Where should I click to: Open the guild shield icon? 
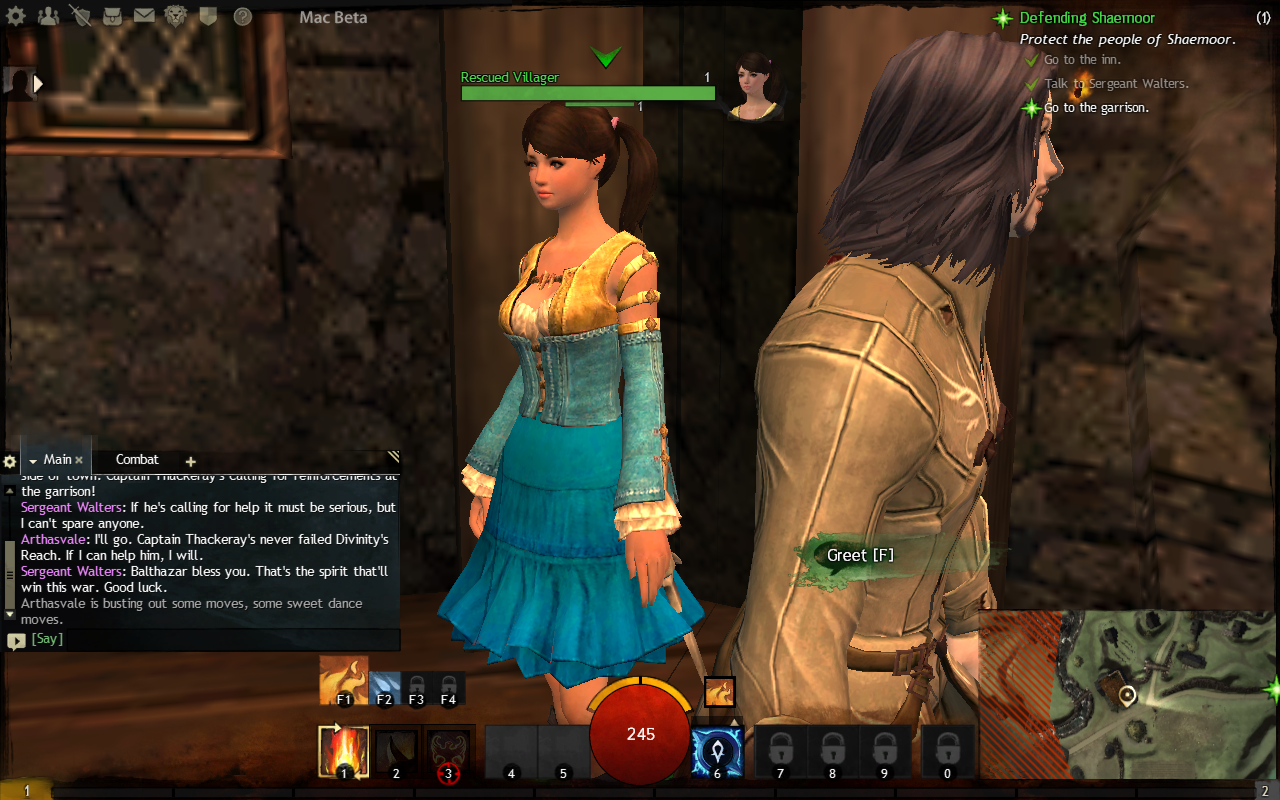(208, 16)
